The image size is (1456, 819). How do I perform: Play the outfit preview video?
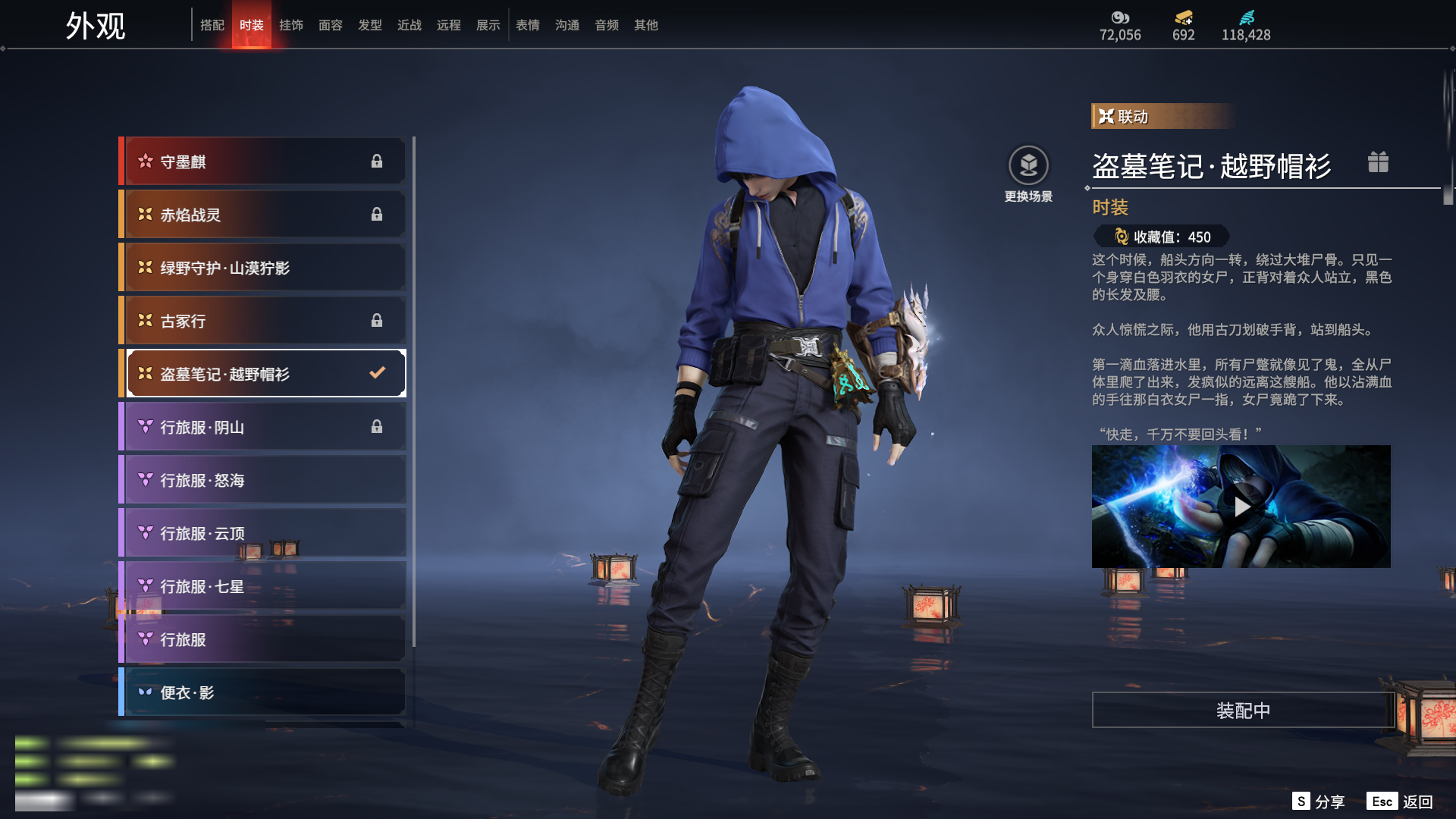click(1241, 507)
